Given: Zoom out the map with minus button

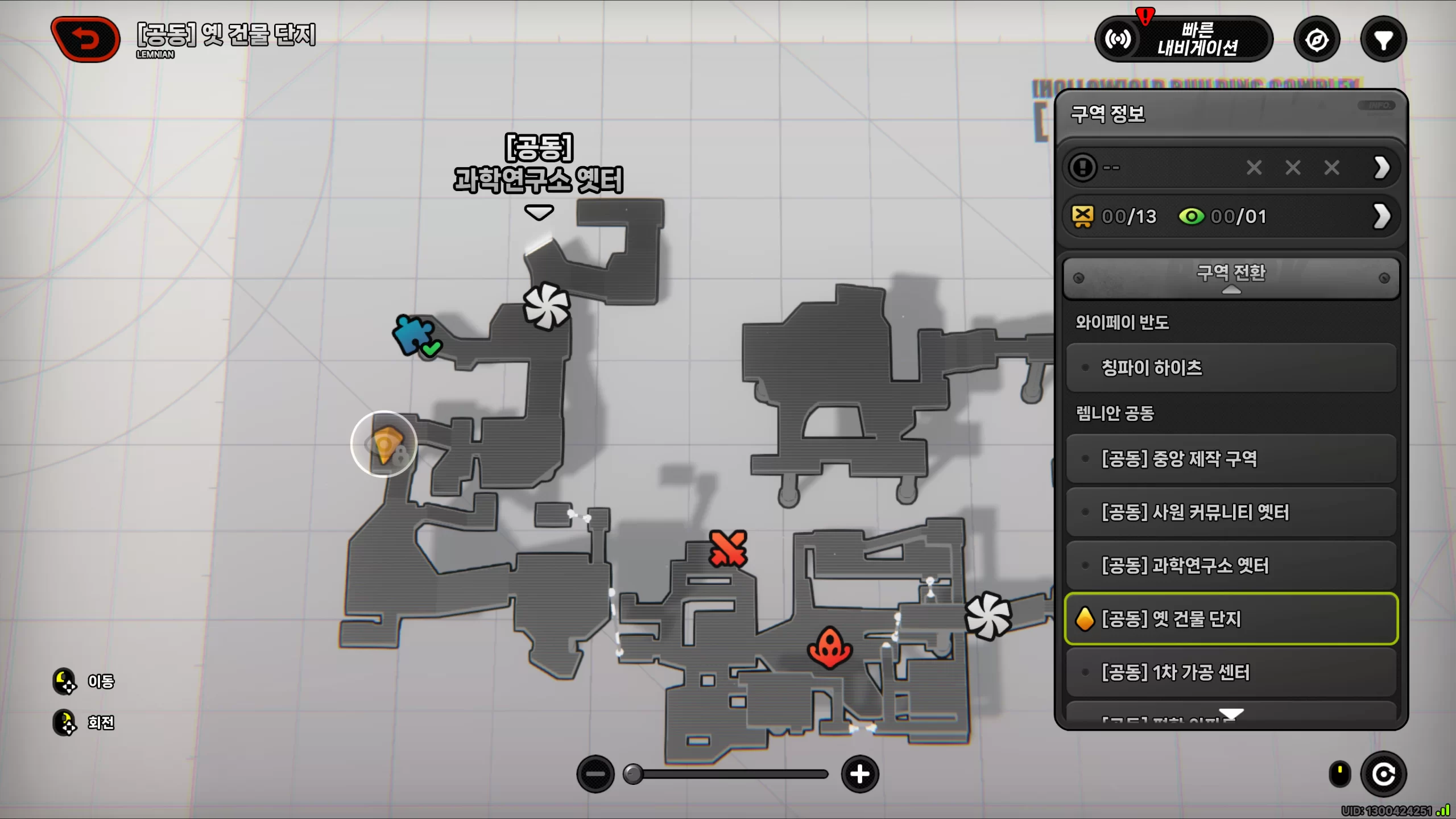Looking at the screenshot, I should (x=595, y=774).
